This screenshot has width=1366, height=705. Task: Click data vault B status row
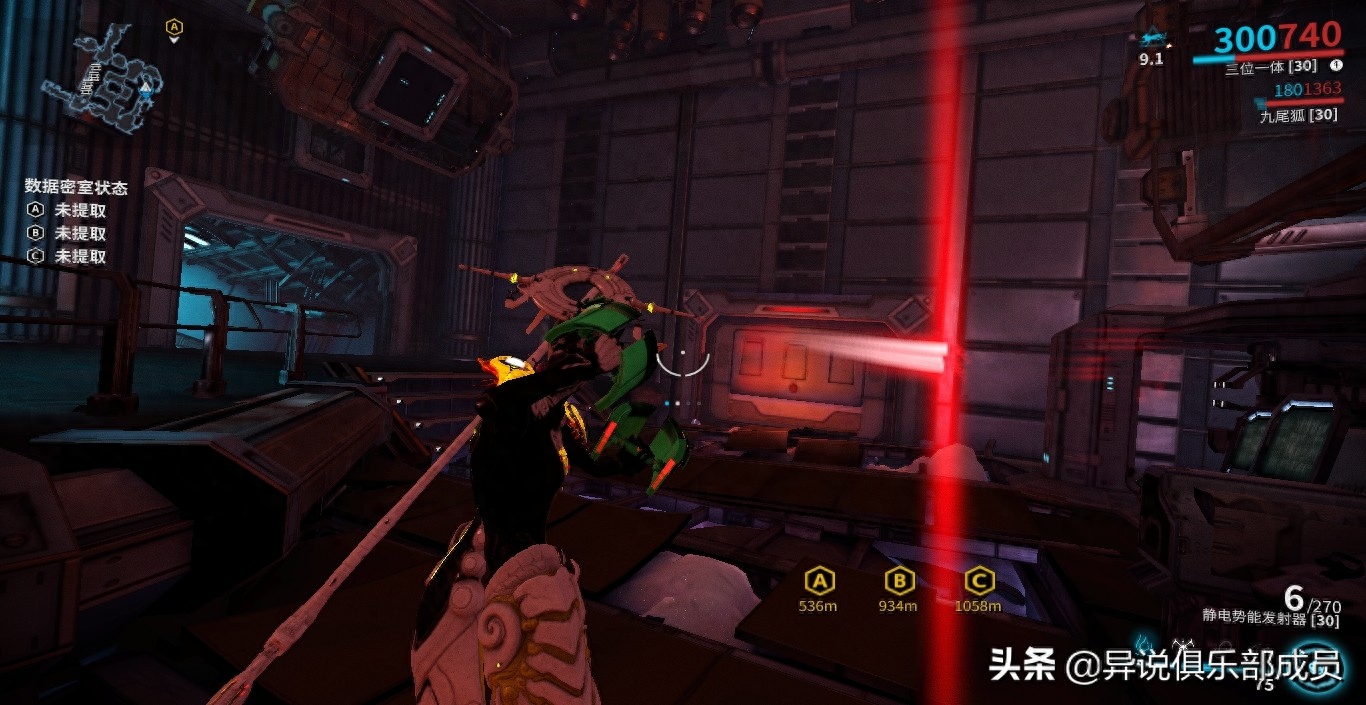pos(67,233)
